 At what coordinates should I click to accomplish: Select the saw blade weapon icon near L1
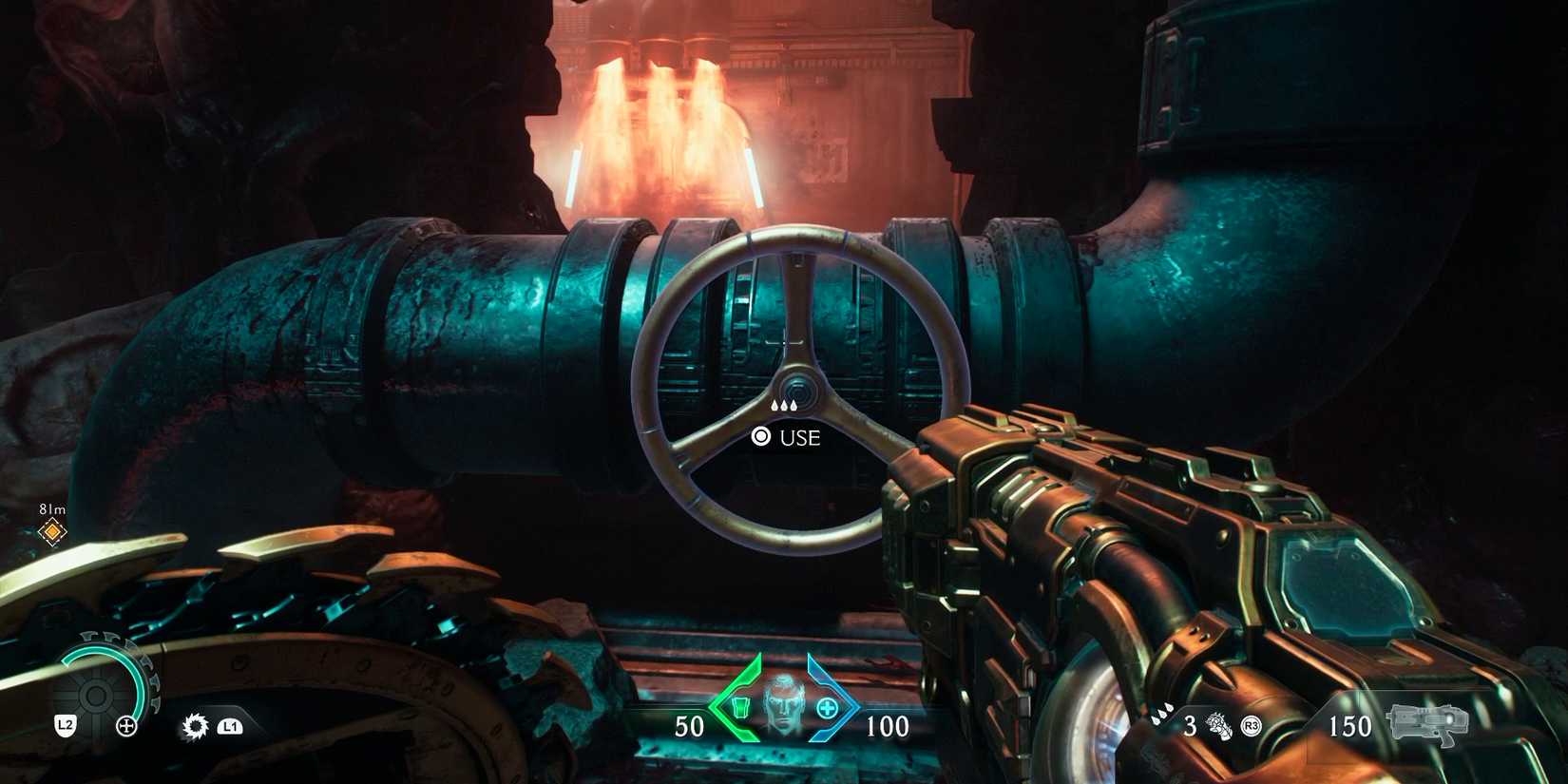pos(195,725)
